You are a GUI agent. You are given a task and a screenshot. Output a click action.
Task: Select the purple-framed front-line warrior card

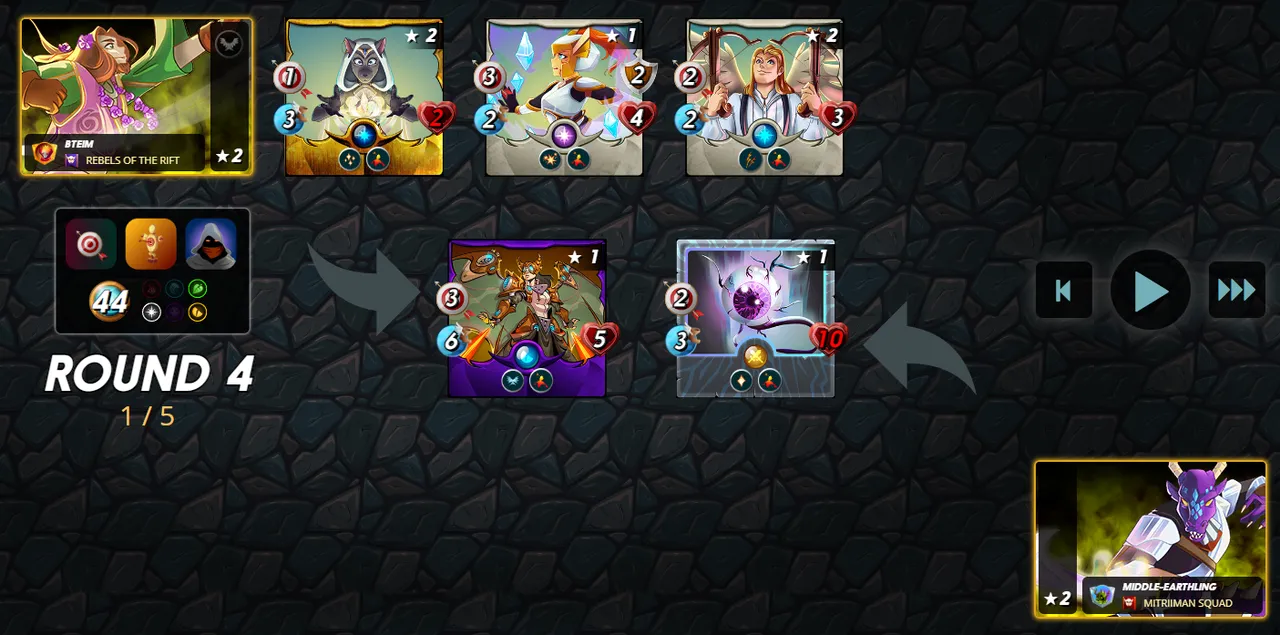coord(527,318)
